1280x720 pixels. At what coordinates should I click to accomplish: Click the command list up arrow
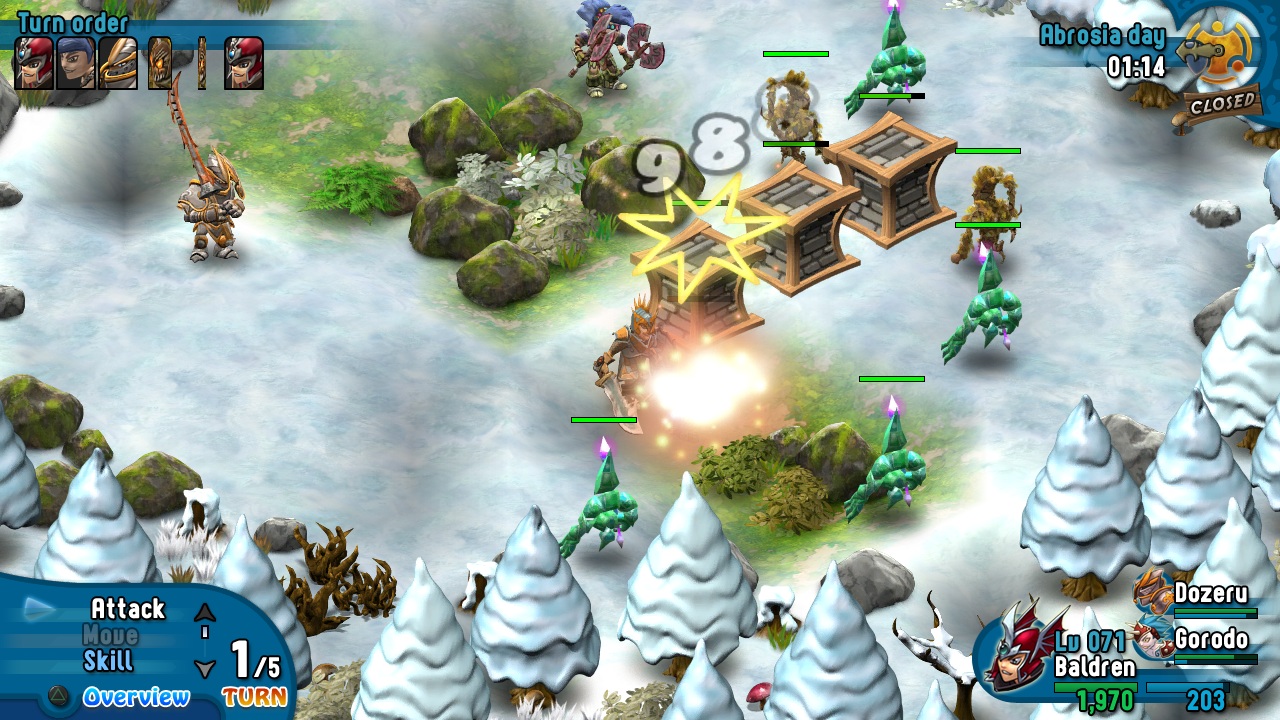point(205,612)
